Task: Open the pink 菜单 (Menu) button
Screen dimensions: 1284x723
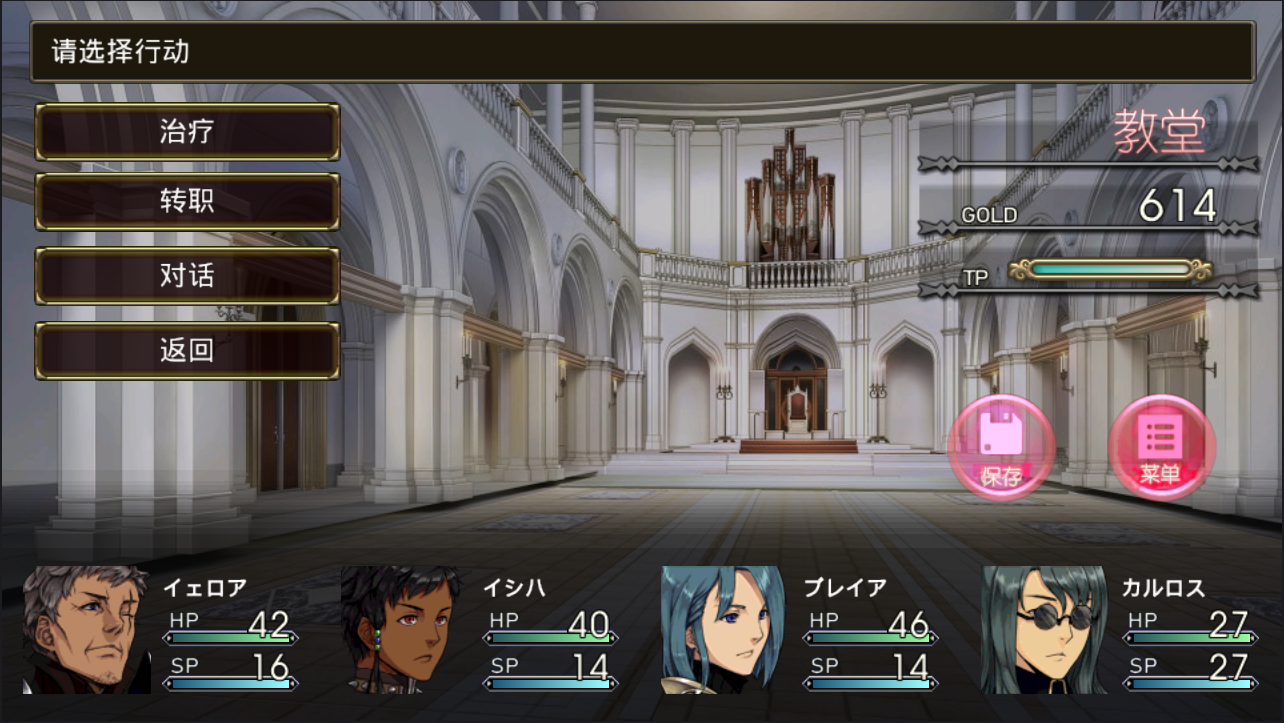Action: (x=1161, y=447)
